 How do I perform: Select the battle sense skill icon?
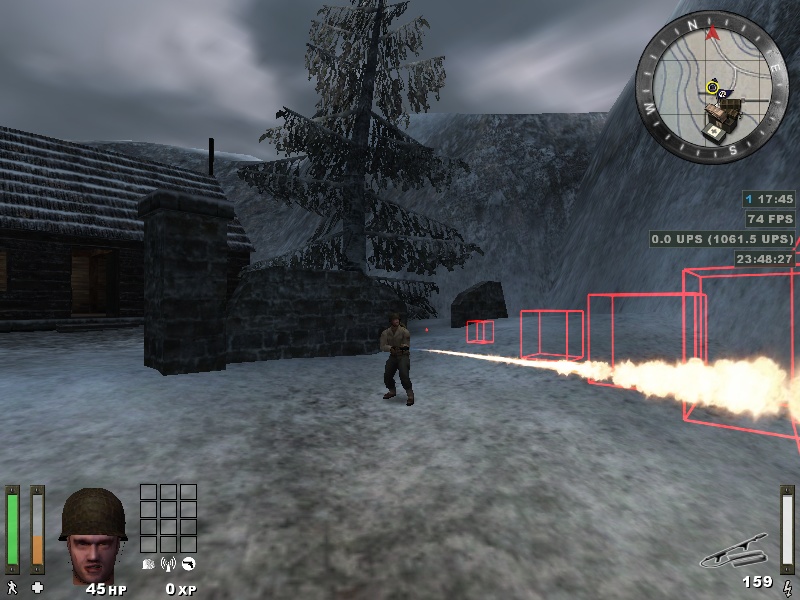[x=149, y=563]
